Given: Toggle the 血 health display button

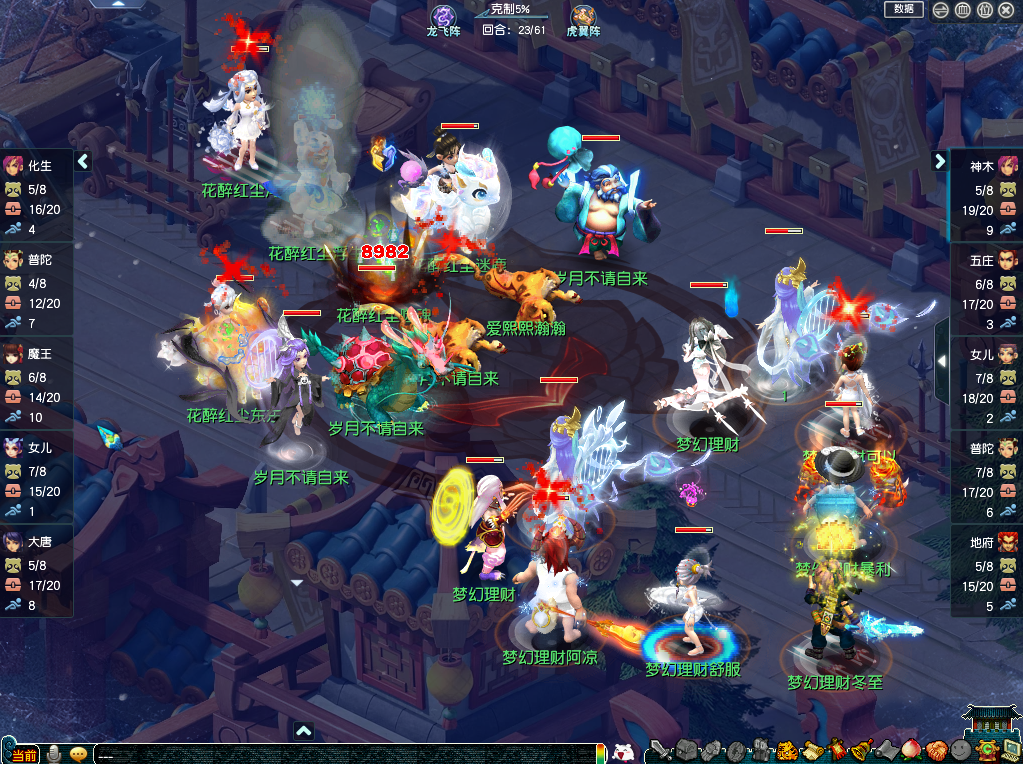Looking at the screenshot, I should (x=962, y=10).
